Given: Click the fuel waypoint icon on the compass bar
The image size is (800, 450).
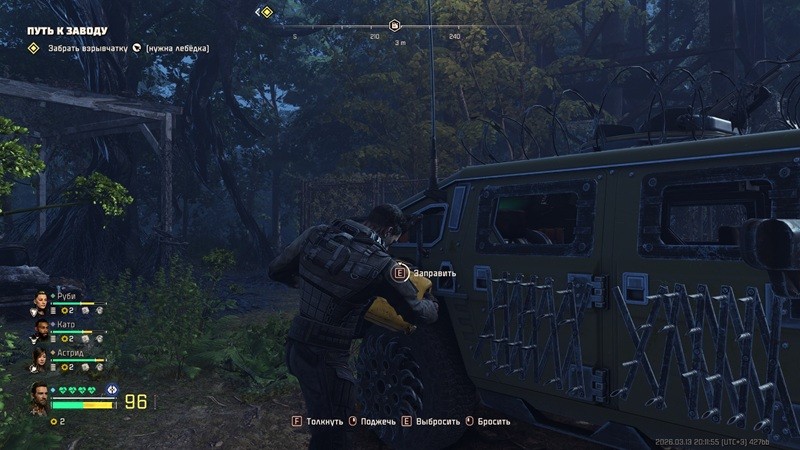Looking at the screenshot, I should [395, 25].
